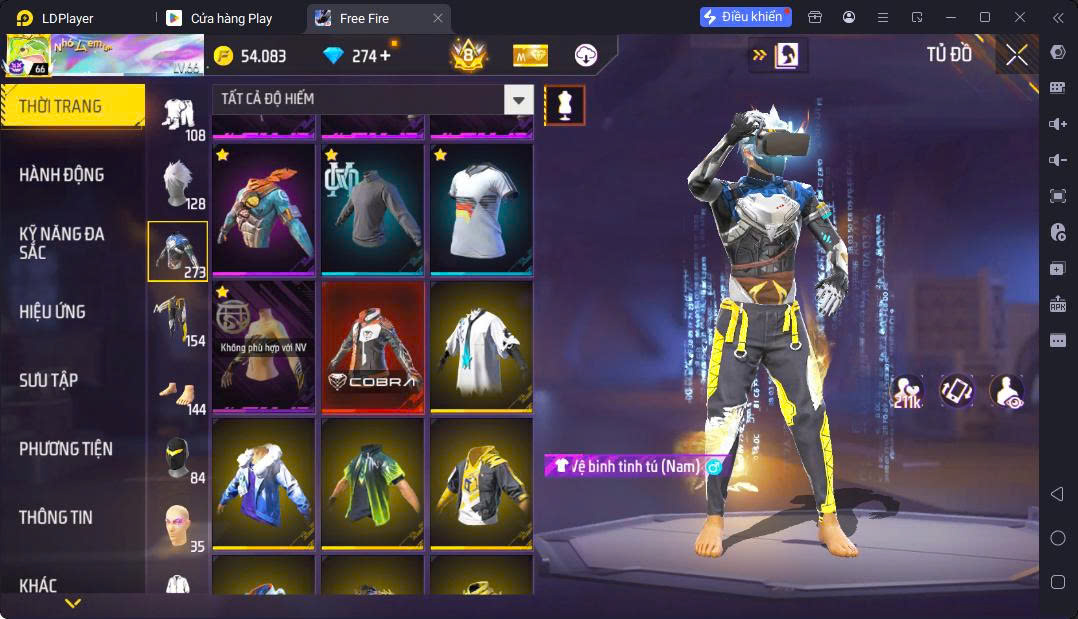
Task: Add diamonds using the plus button
Action: (x=385, y=56)
